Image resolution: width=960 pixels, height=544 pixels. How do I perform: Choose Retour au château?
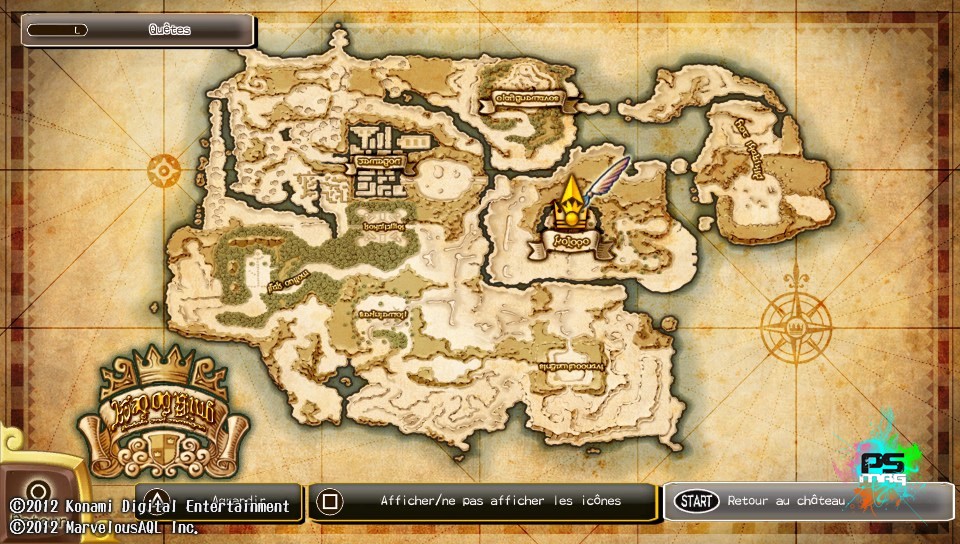tap(808, 501)
